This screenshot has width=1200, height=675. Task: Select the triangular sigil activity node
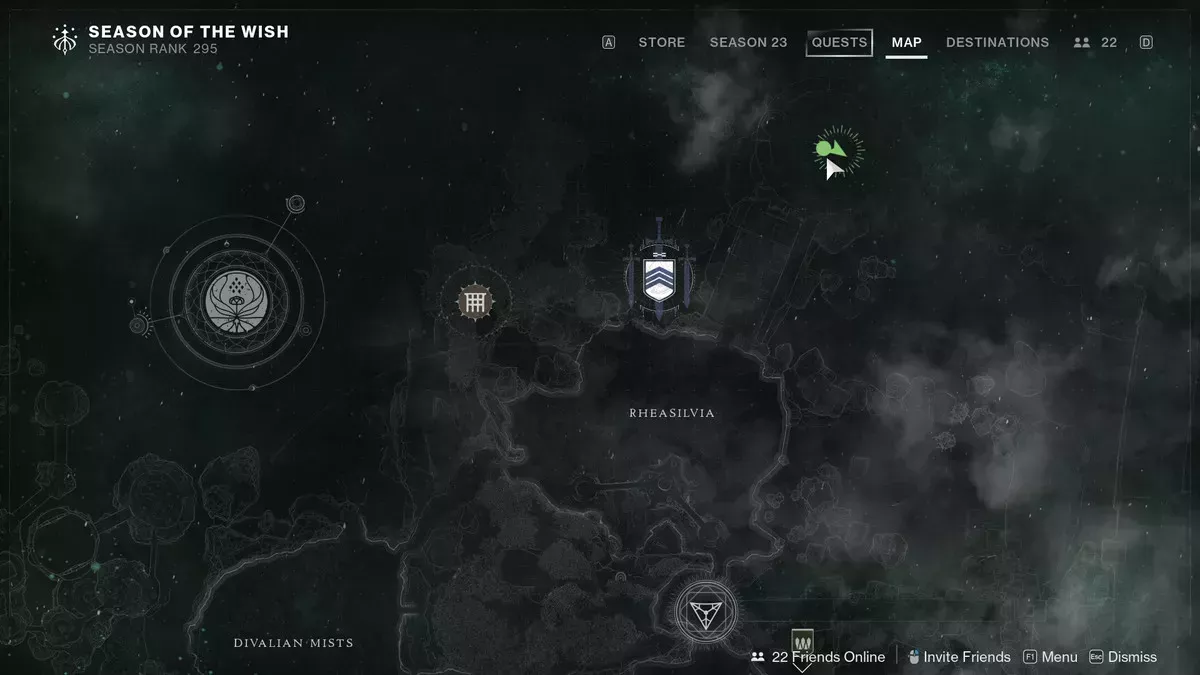(x=705, y=611)
